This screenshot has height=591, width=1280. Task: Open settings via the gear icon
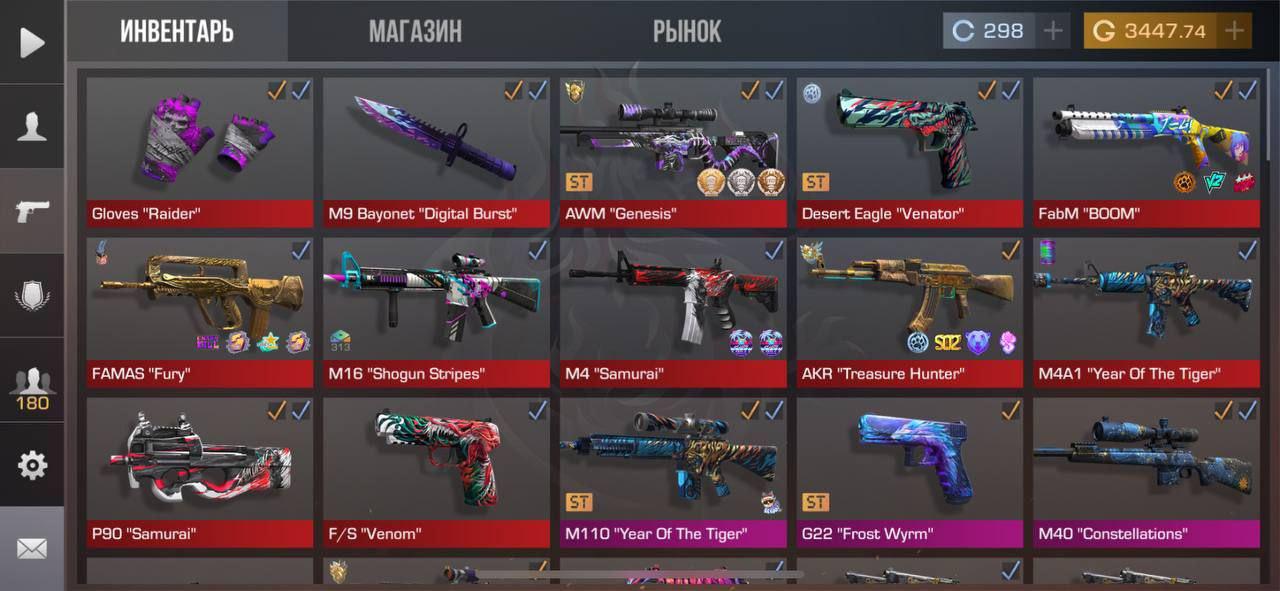point(32,465)
